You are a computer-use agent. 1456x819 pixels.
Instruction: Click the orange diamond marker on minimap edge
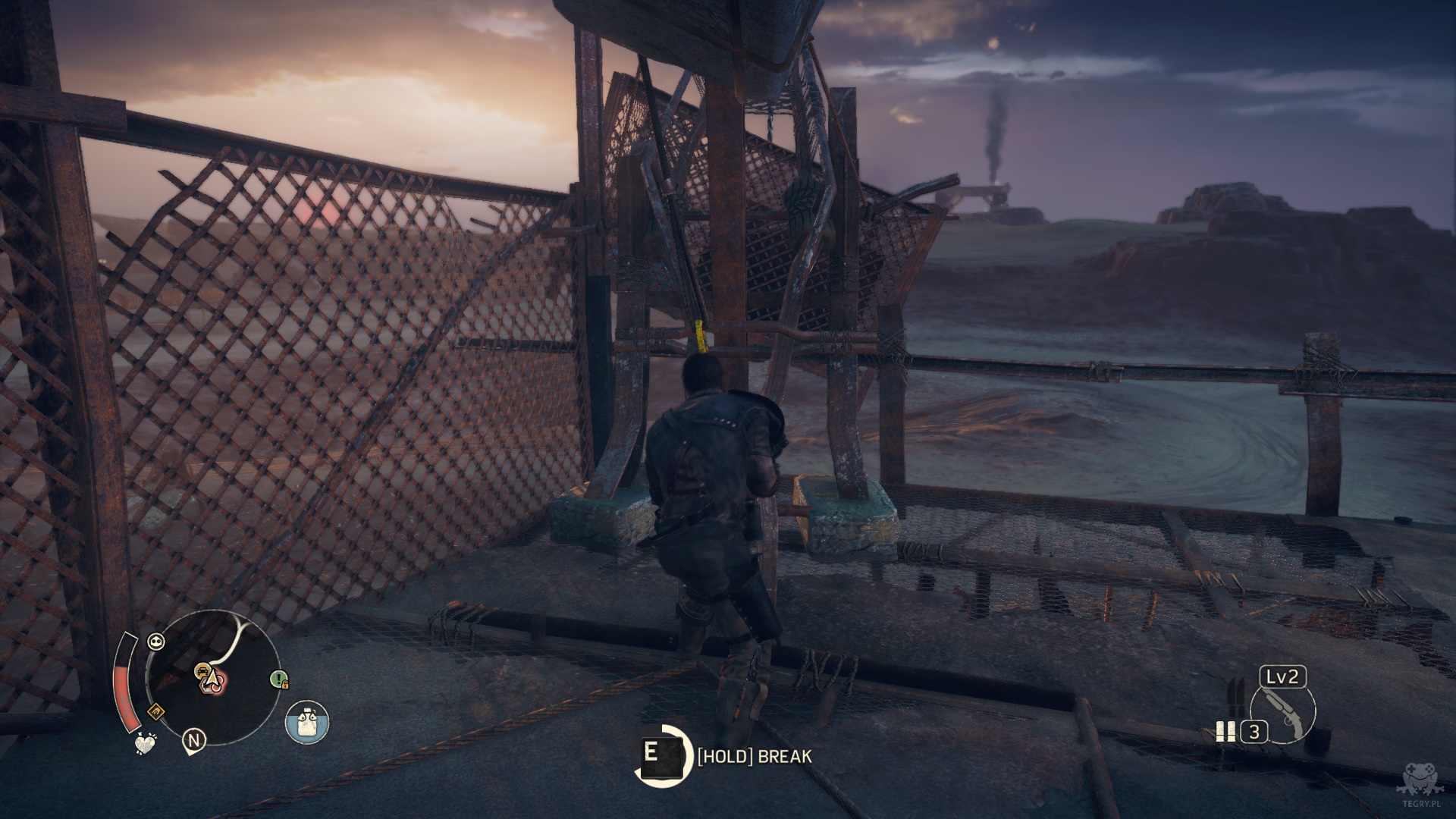pos(155,711)
